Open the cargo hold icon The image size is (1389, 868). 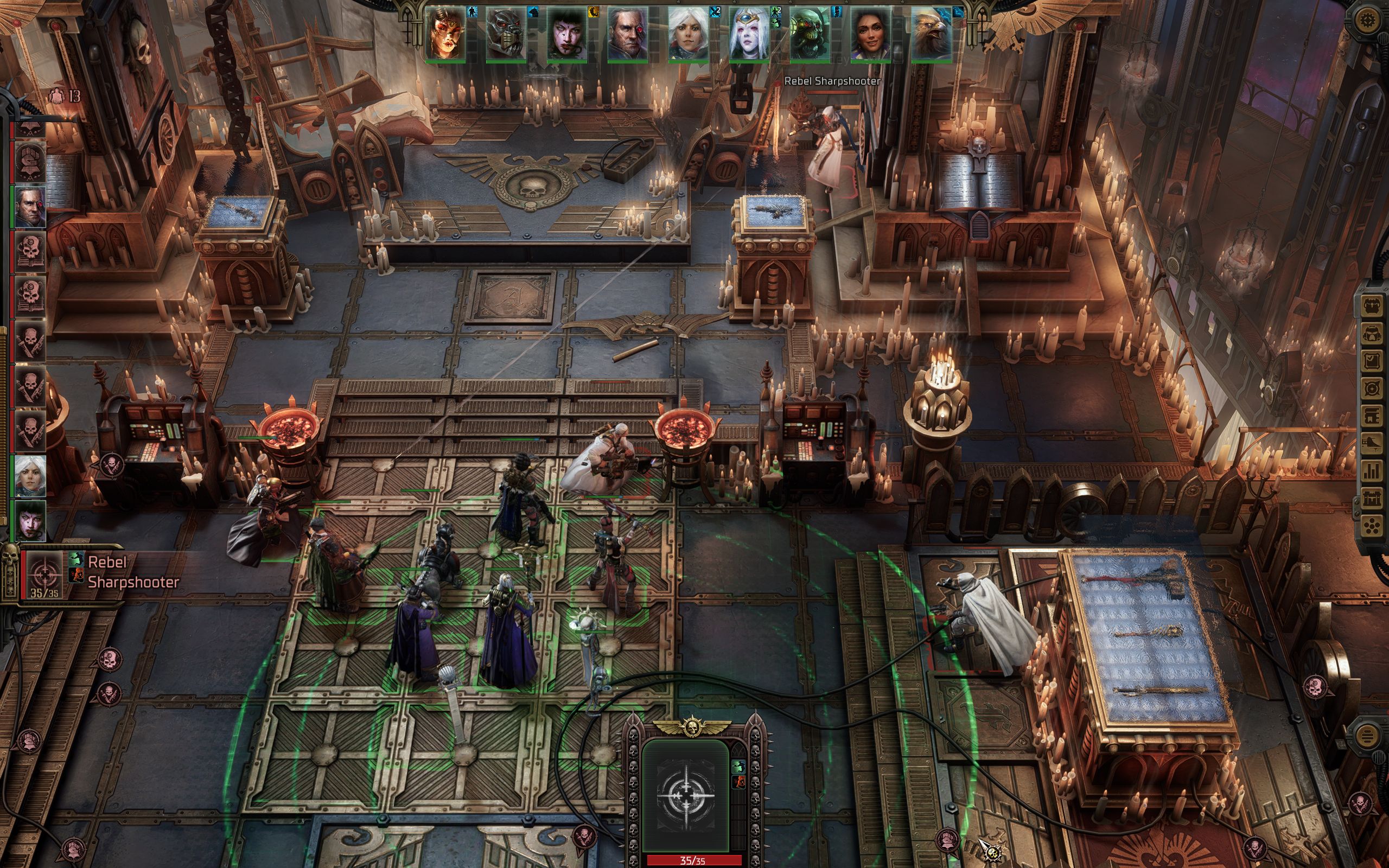[1372, 305]
